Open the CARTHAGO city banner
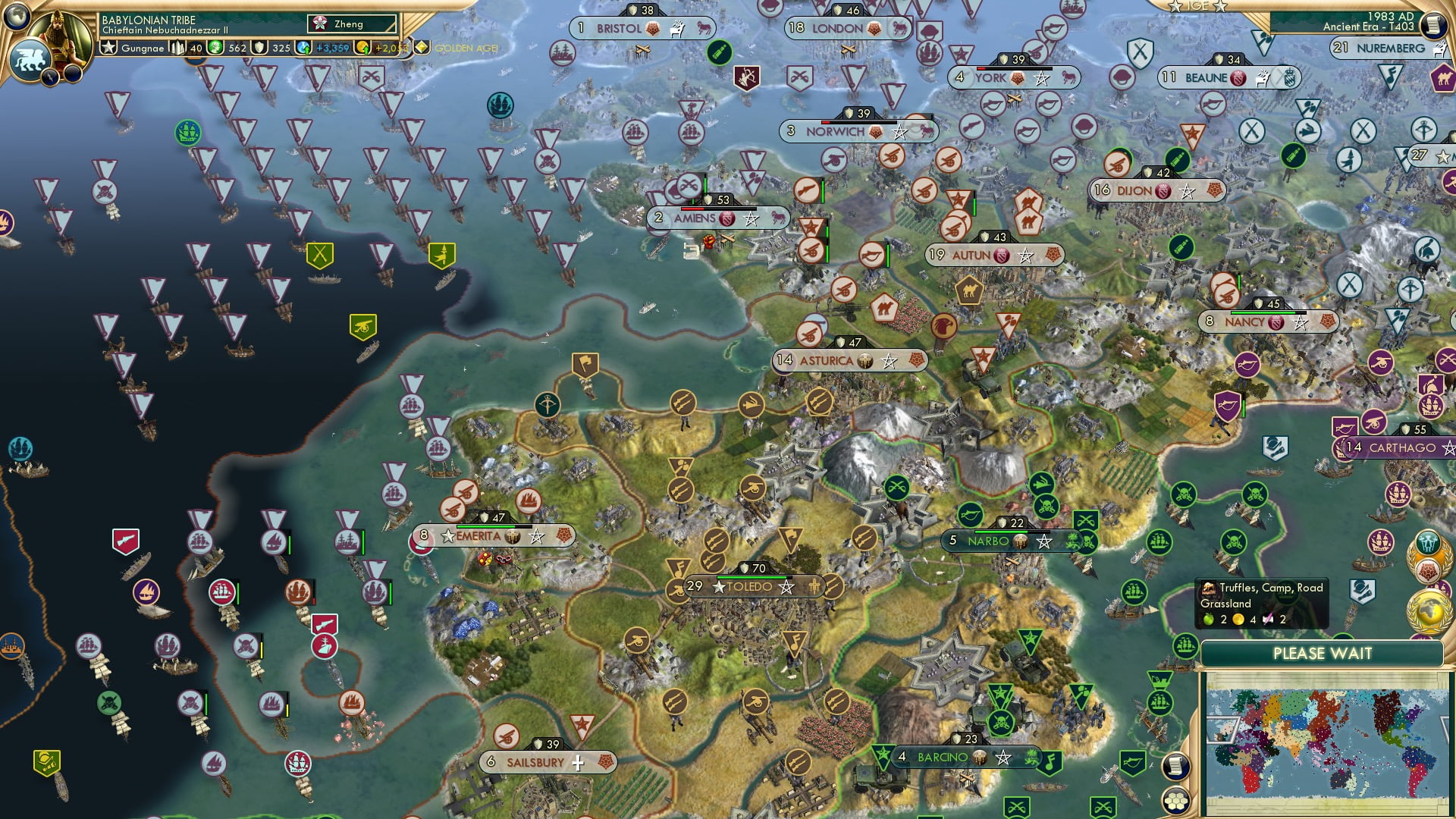This screenshot has height=819, width=1456. point(1402,448)
